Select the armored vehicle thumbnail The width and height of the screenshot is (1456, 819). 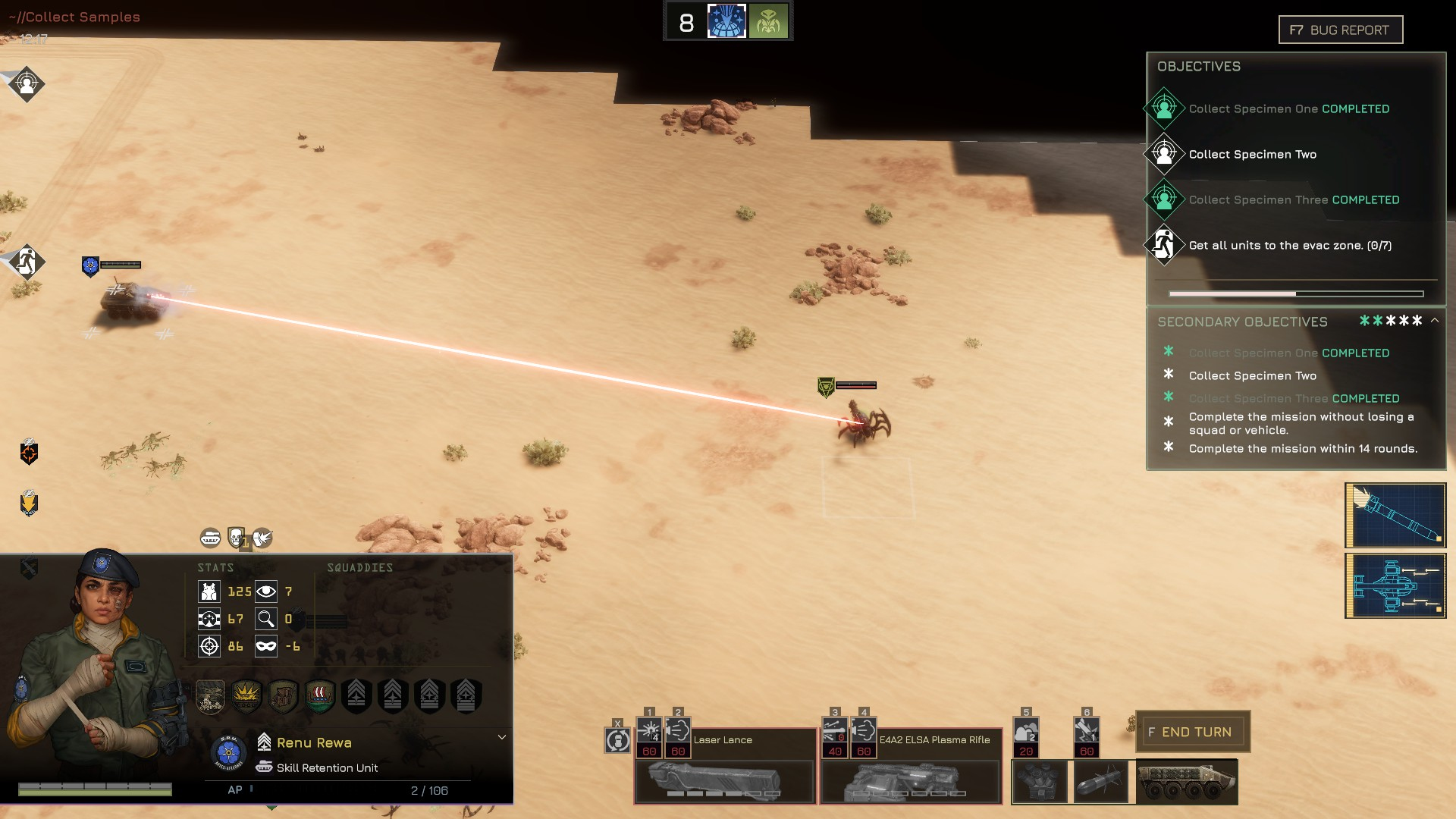(x=1187, y=782)
